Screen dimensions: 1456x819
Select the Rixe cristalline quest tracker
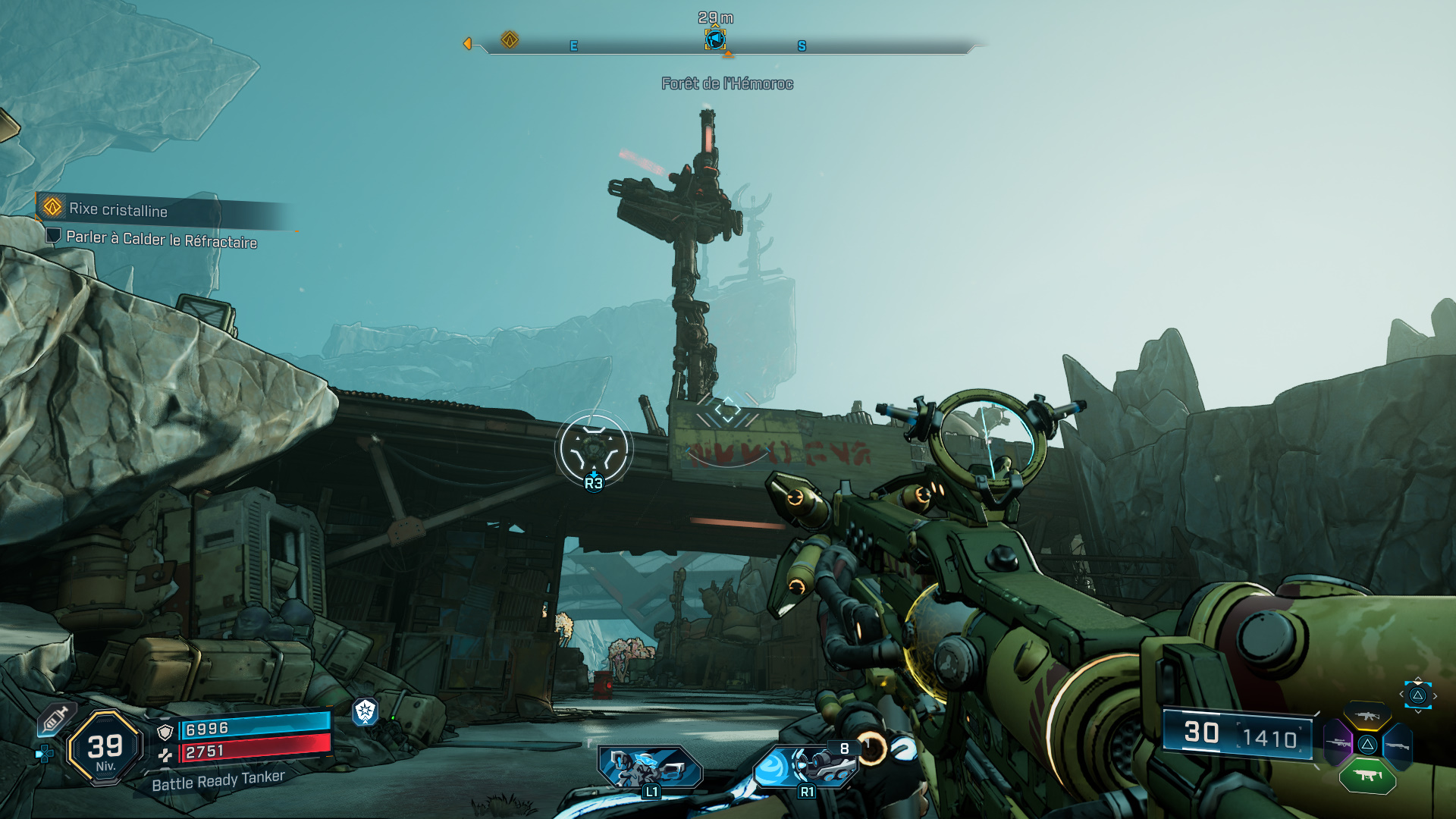pyautogui.click(x=118, y=209)
